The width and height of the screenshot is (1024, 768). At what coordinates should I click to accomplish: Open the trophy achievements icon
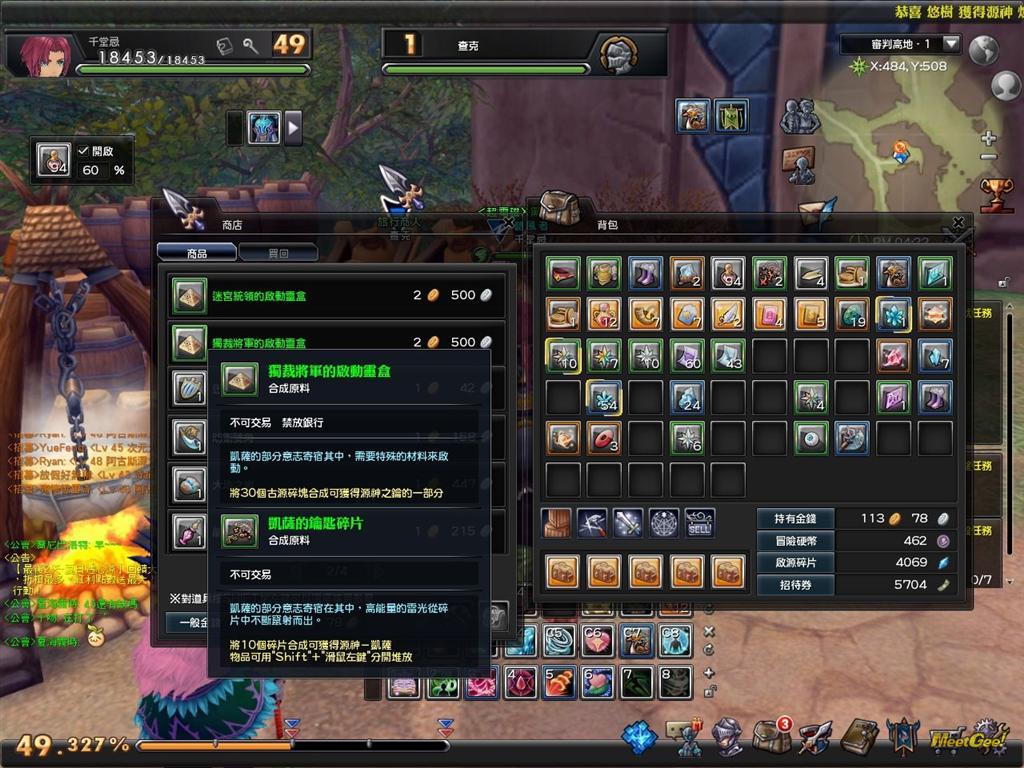point(995,193)
